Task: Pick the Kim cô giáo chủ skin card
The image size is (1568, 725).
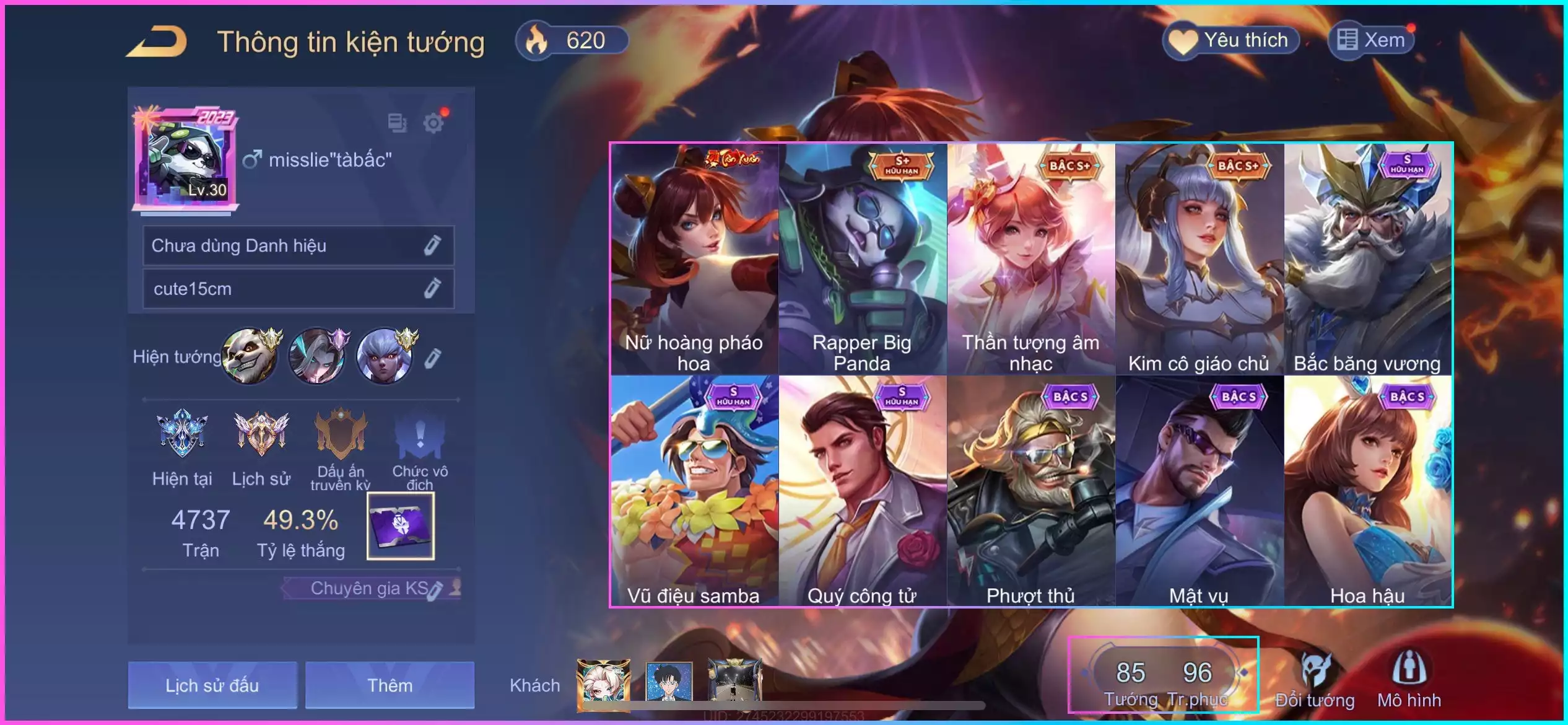Action: (x=1200, y=260)
